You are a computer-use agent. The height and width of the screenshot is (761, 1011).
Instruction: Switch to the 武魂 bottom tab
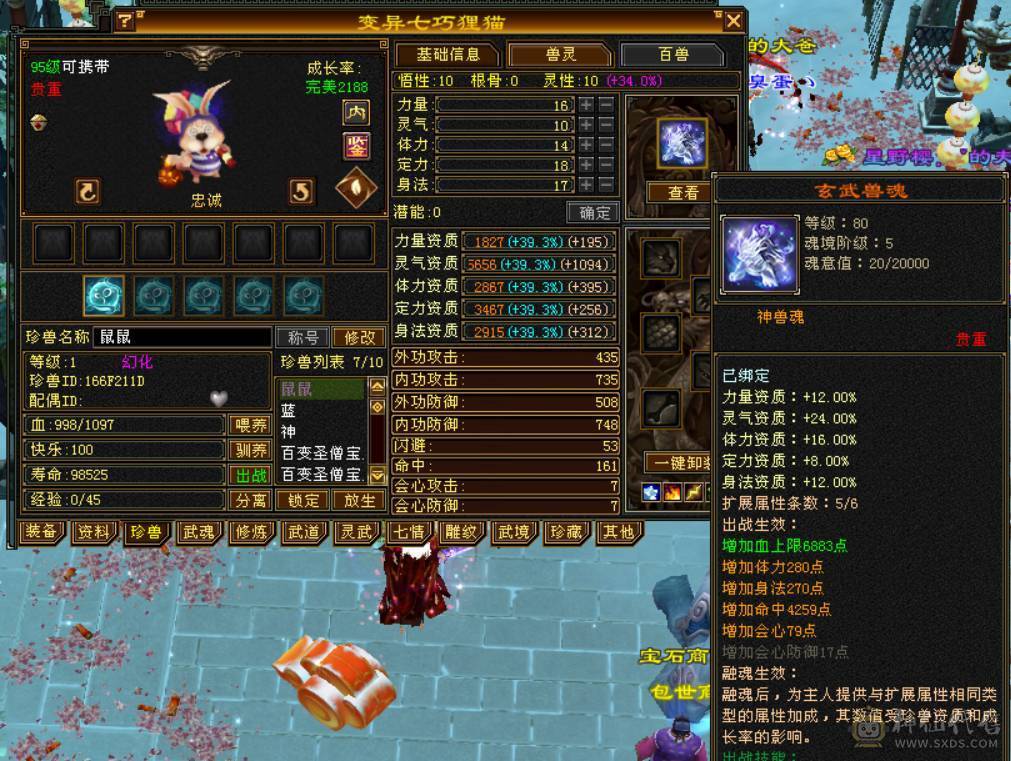[x=198, y=532]
